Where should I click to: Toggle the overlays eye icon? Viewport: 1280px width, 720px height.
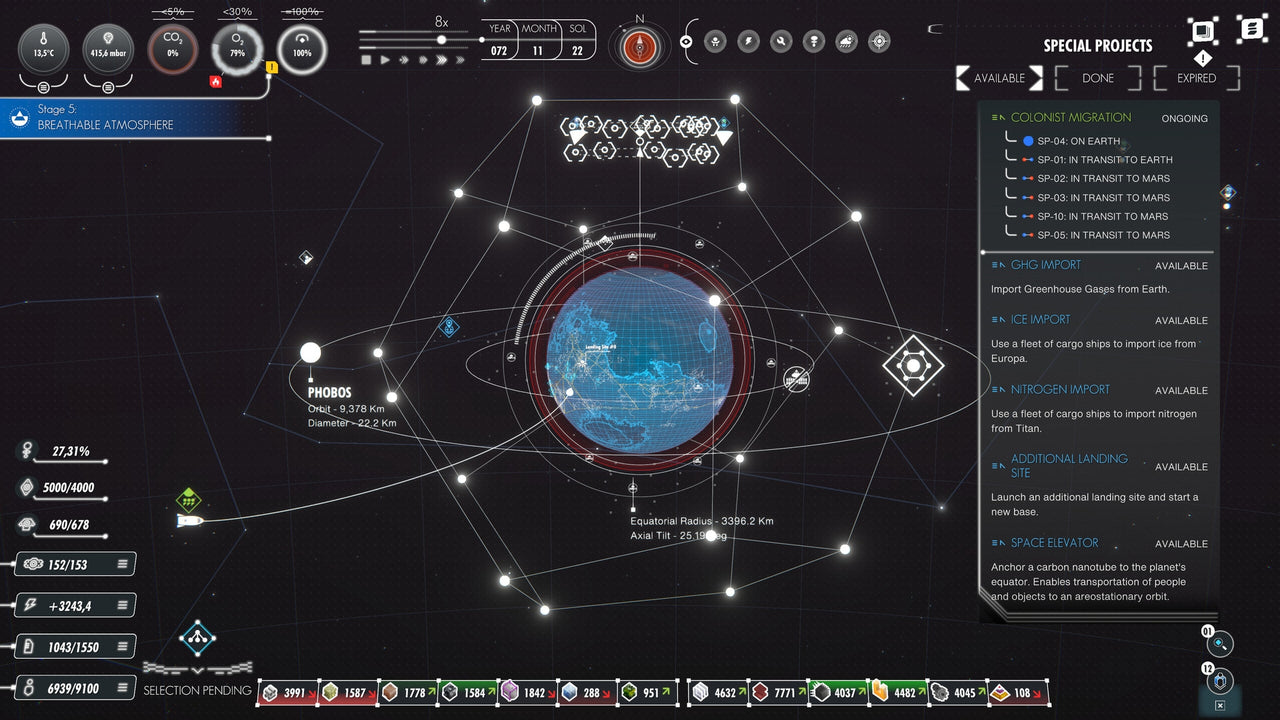686,41
